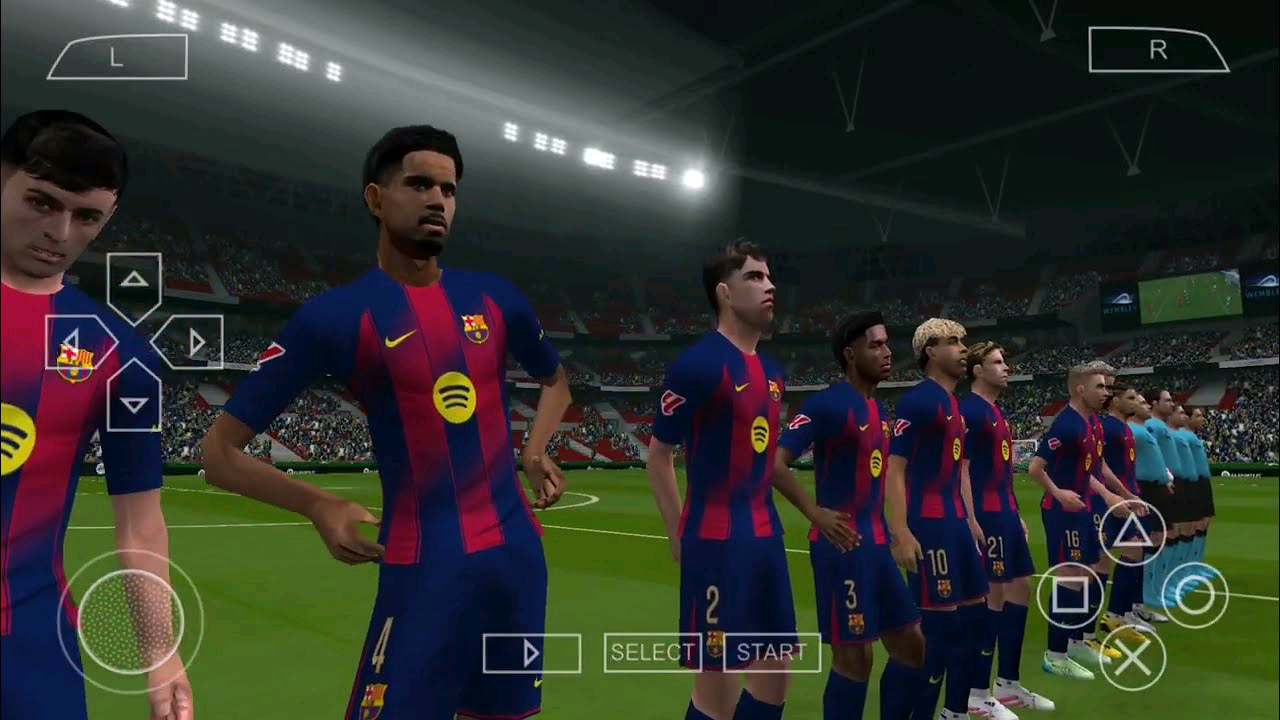Tap the virtual analog stick
Screen dimensions: 1280x720
[130, 620]
